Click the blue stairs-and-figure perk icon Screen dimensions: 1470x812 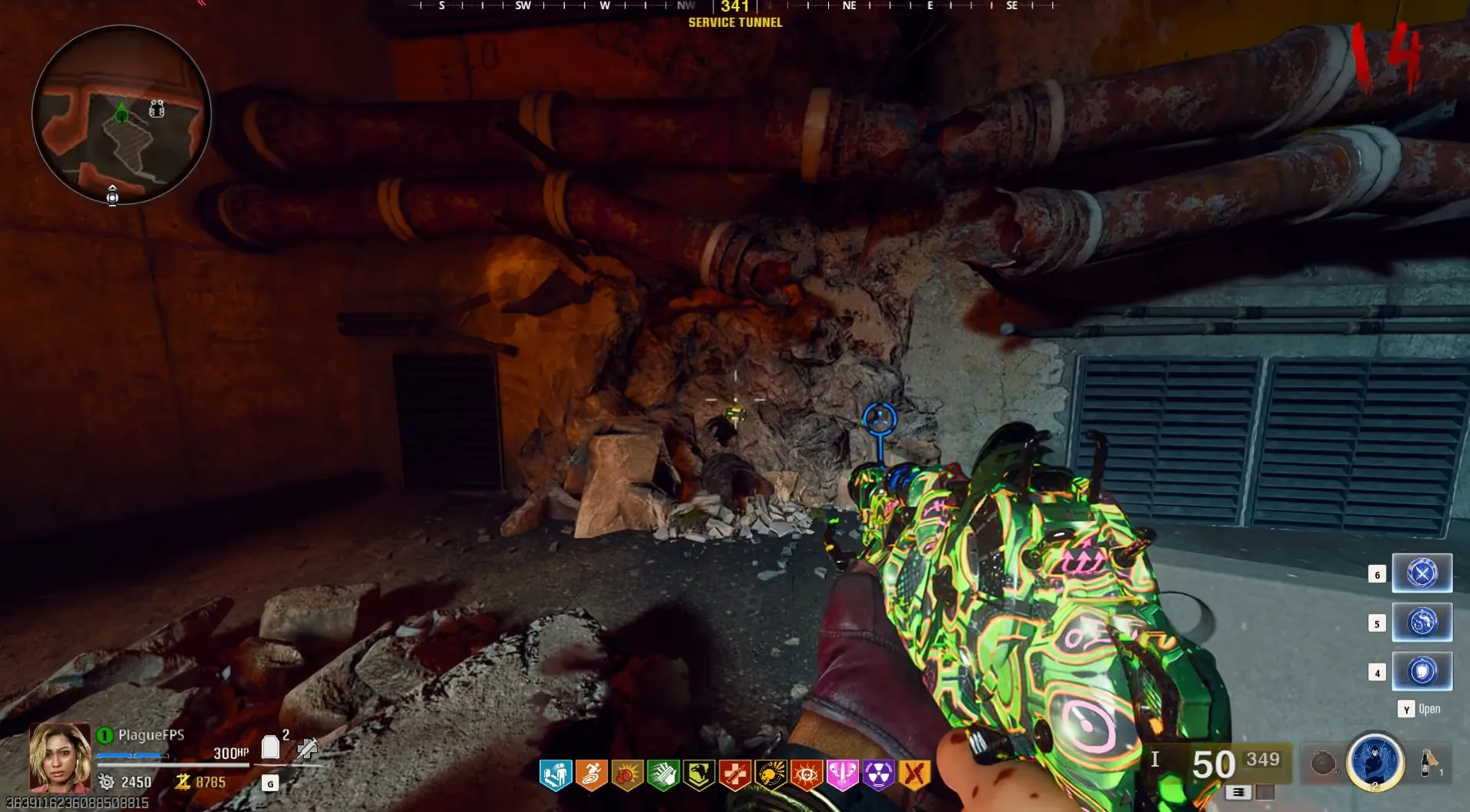[555, 775]
